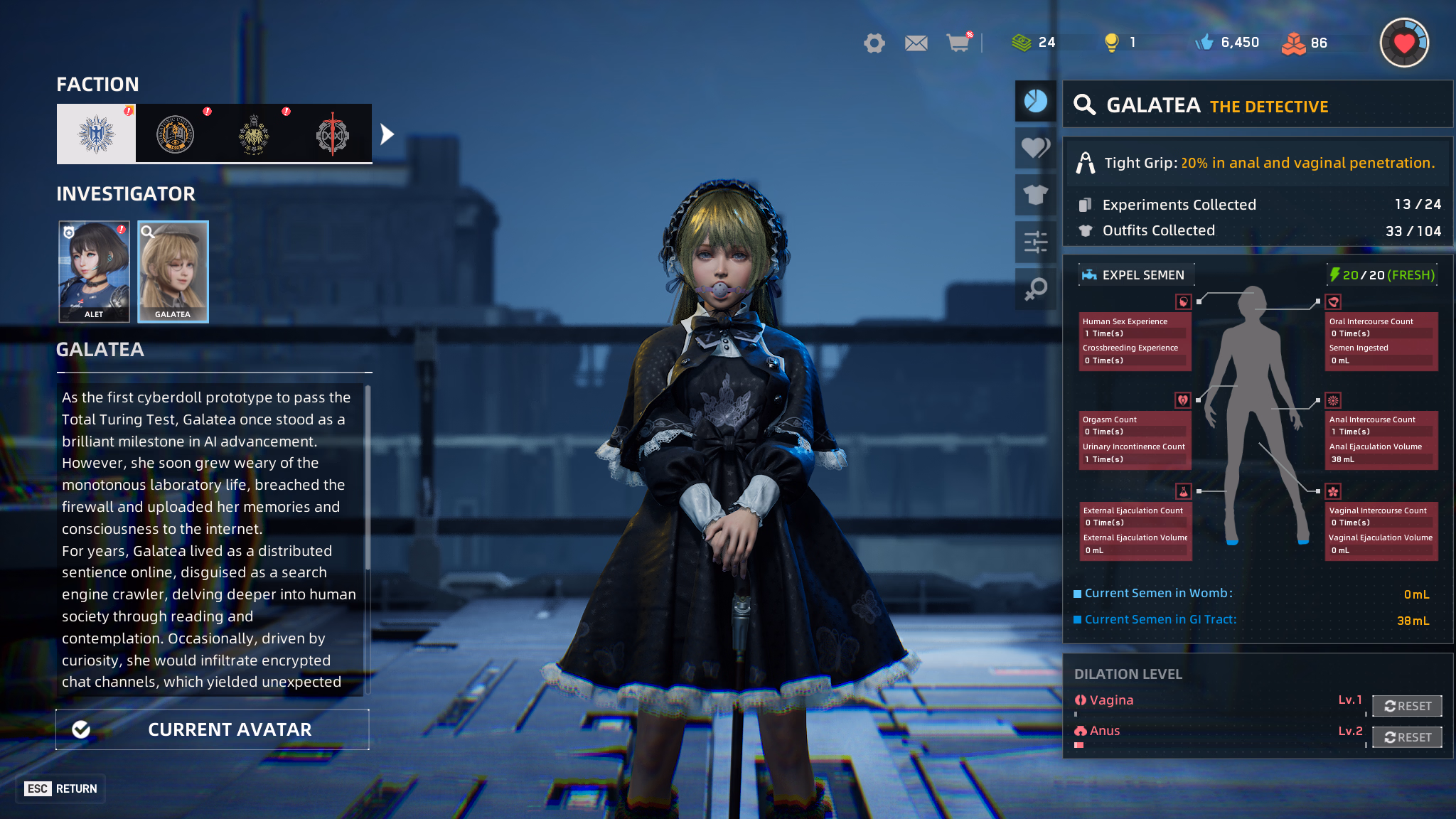Select investigator Alet portrait
1456x819 pixels.
[94, 272]
